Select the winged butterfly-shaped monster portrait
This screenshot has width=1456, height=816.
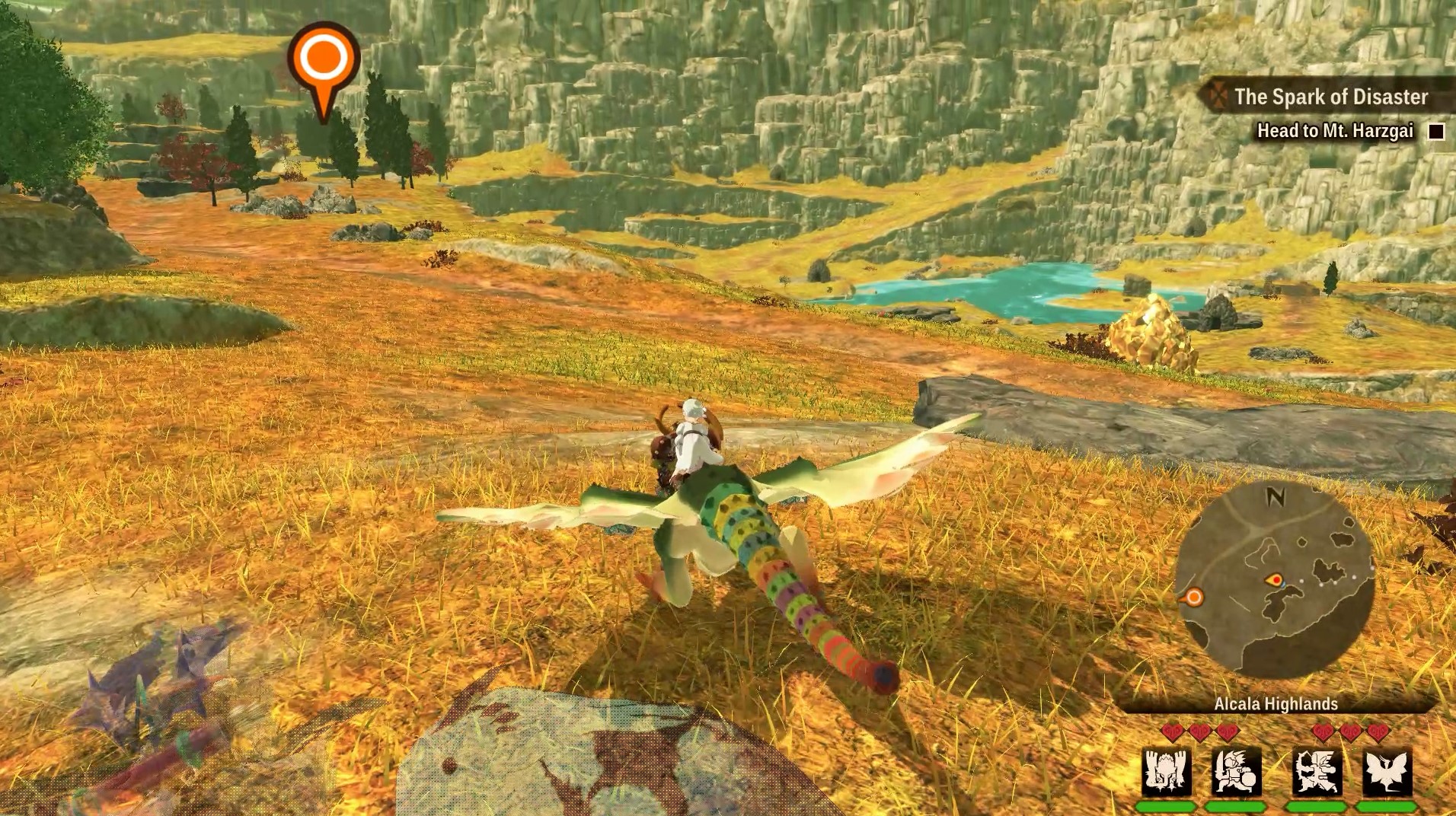[1387, 772]
